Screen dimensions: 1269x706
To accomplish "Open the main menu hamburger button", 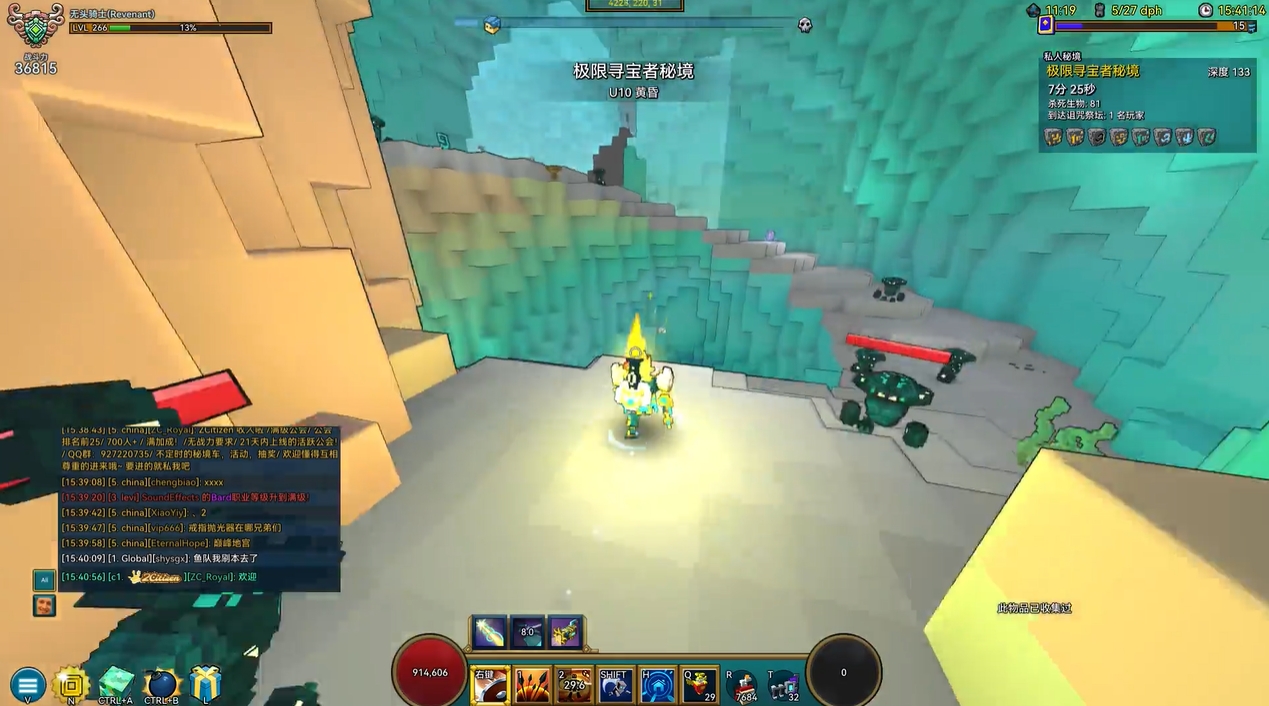I will 27,685.
